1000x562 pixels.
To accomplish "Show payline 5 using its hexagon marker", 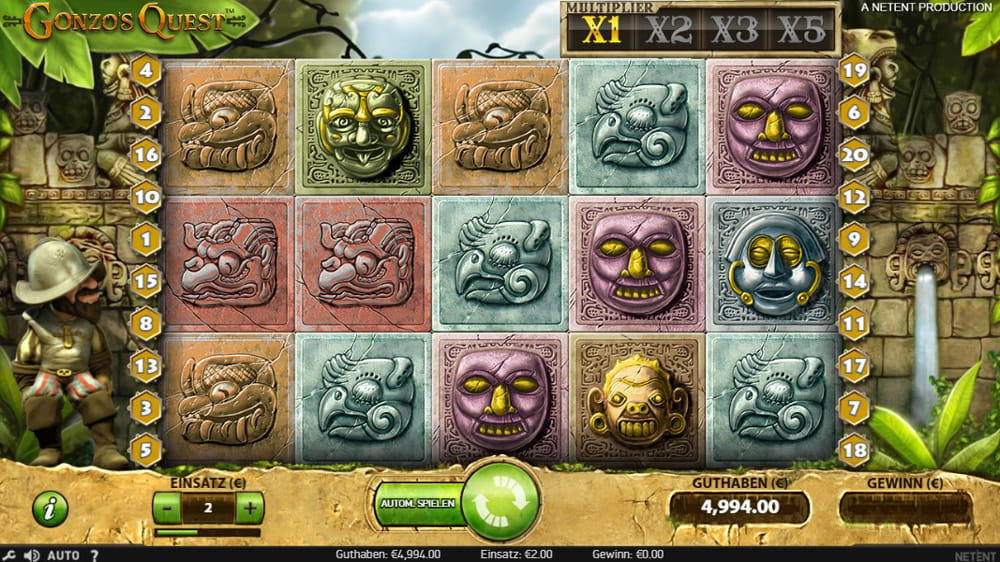I will coord(146,450).
